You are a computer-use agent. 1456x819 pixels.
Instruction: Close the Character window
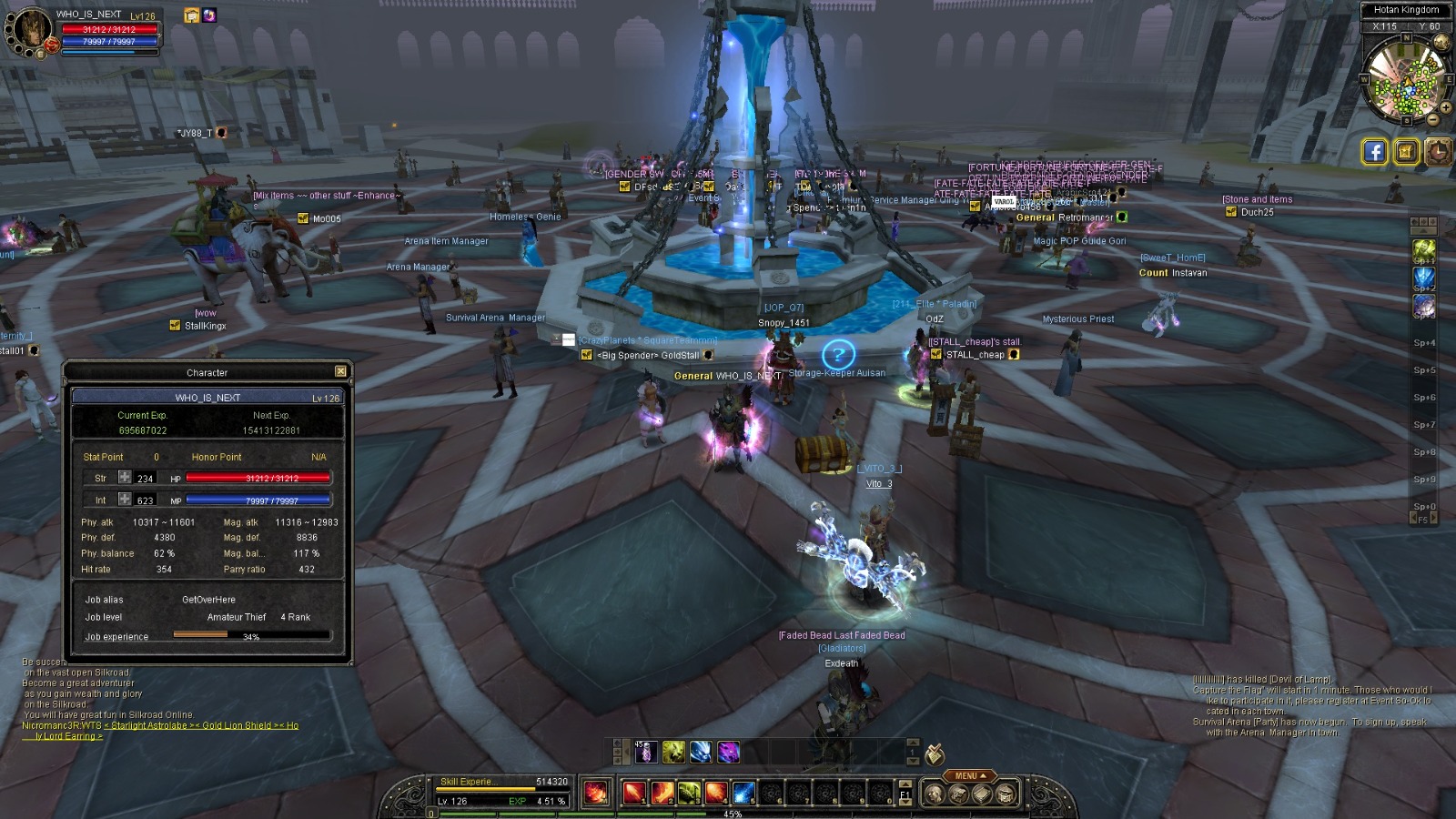[x=340, y=371]
